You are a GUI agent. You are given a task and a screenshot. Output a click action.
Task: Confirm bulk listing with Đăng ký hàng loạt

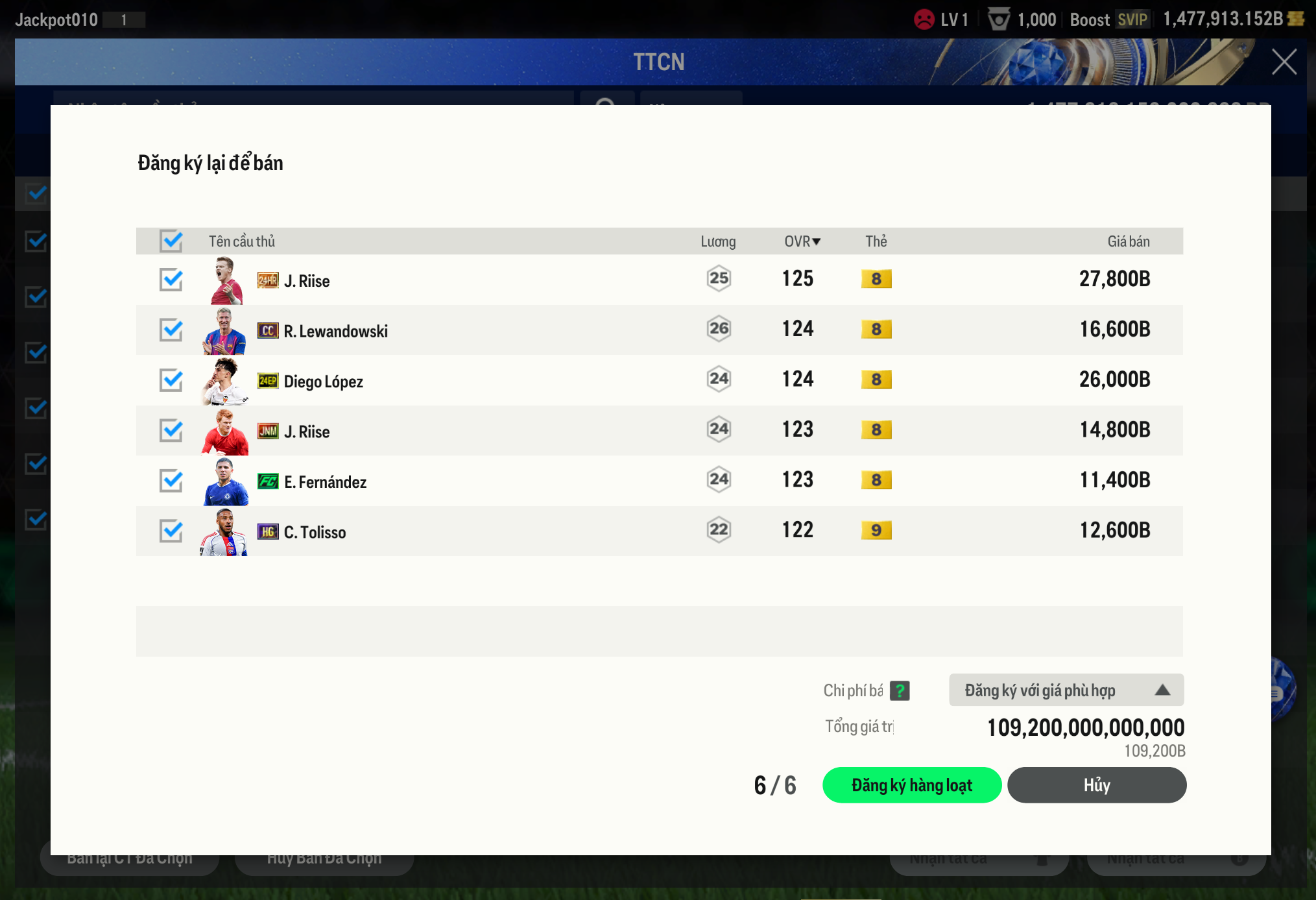click(911, 785)
